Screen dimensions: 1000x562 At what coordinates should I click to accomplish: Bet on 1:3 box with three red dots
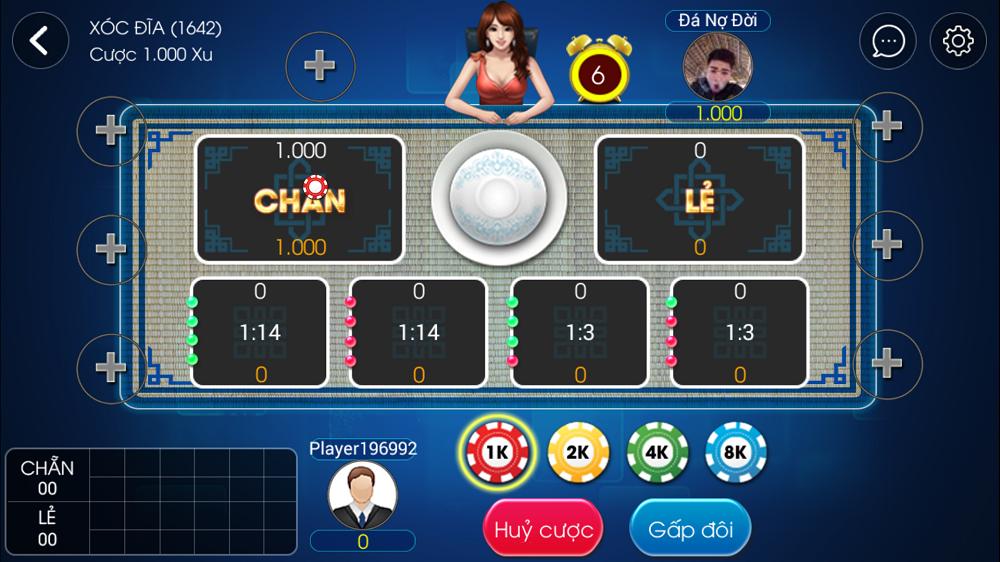(740, 332)
